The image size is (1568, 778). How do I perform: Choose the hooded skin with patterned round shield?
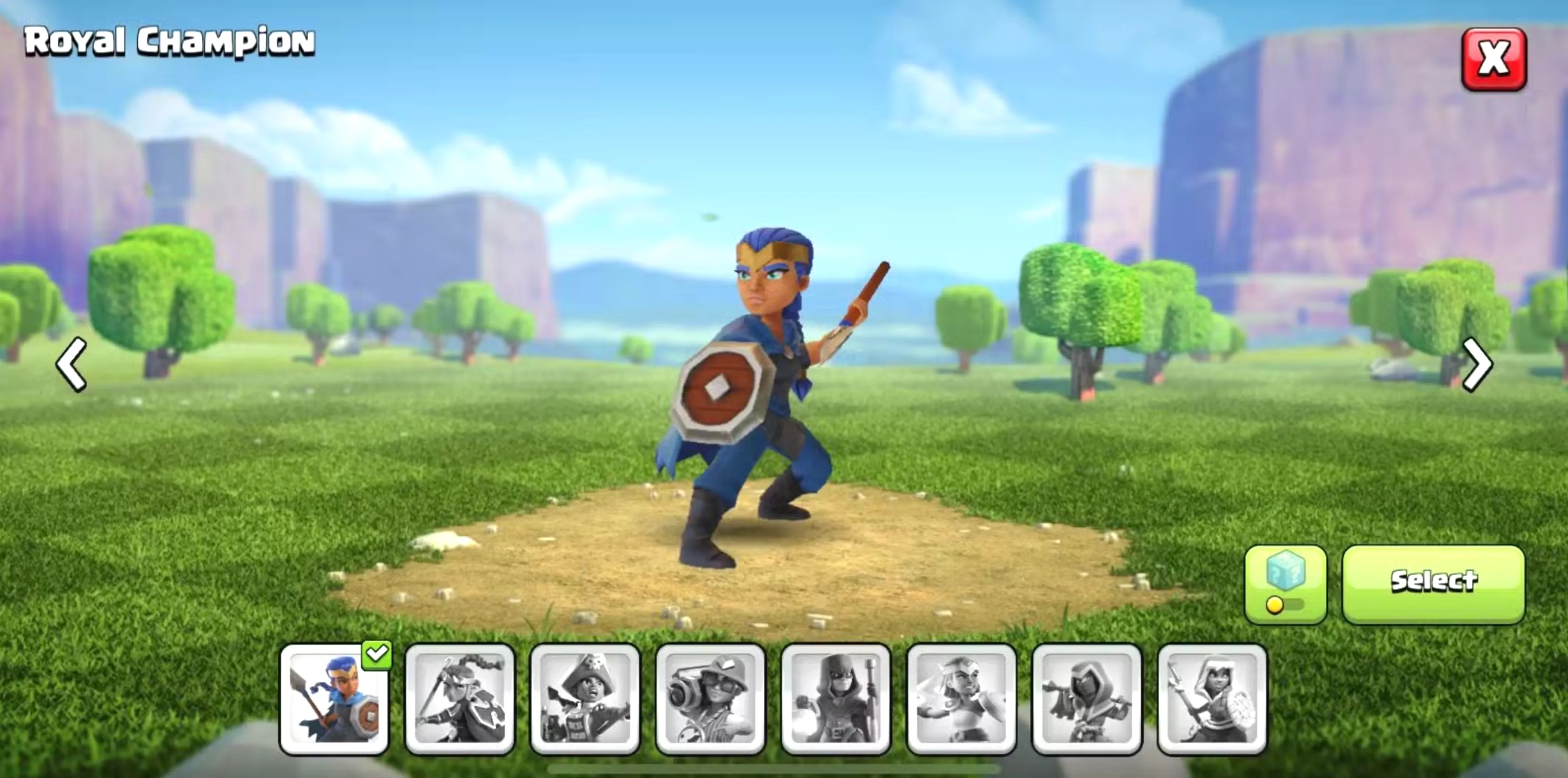1212,699
